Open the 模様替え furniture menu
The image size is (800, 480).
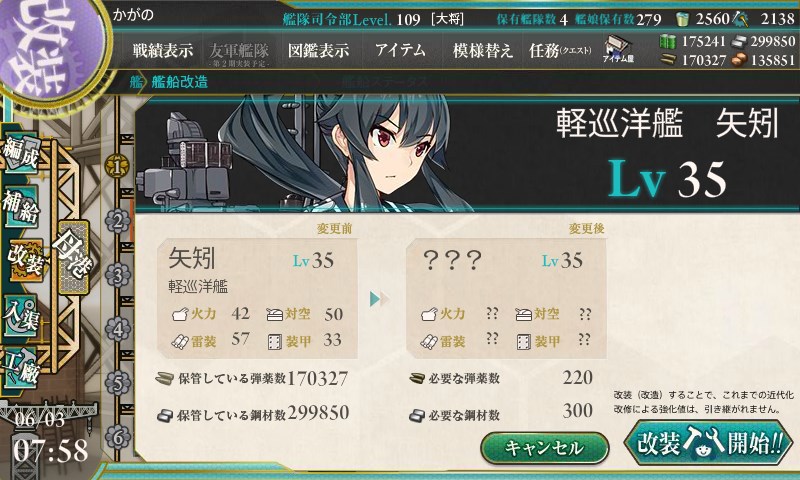[482, 51]
